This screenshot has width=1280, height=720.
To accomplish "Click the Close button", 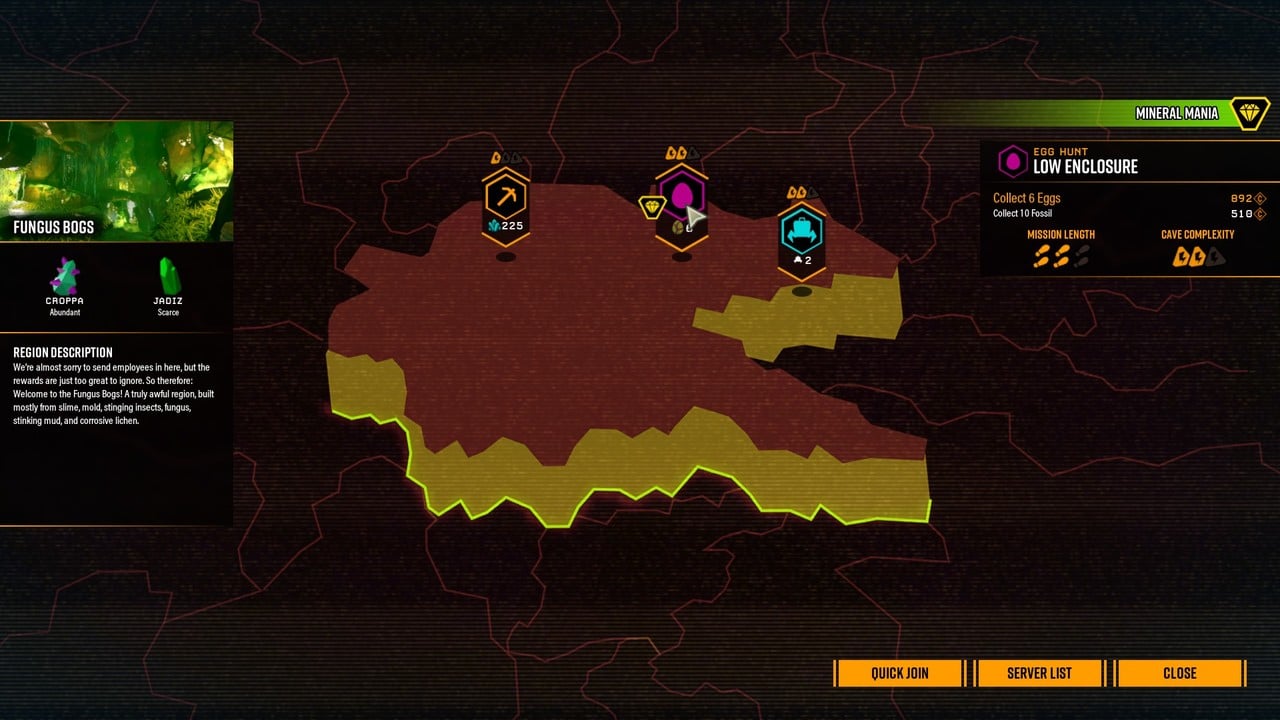I will pos(1180,673).
